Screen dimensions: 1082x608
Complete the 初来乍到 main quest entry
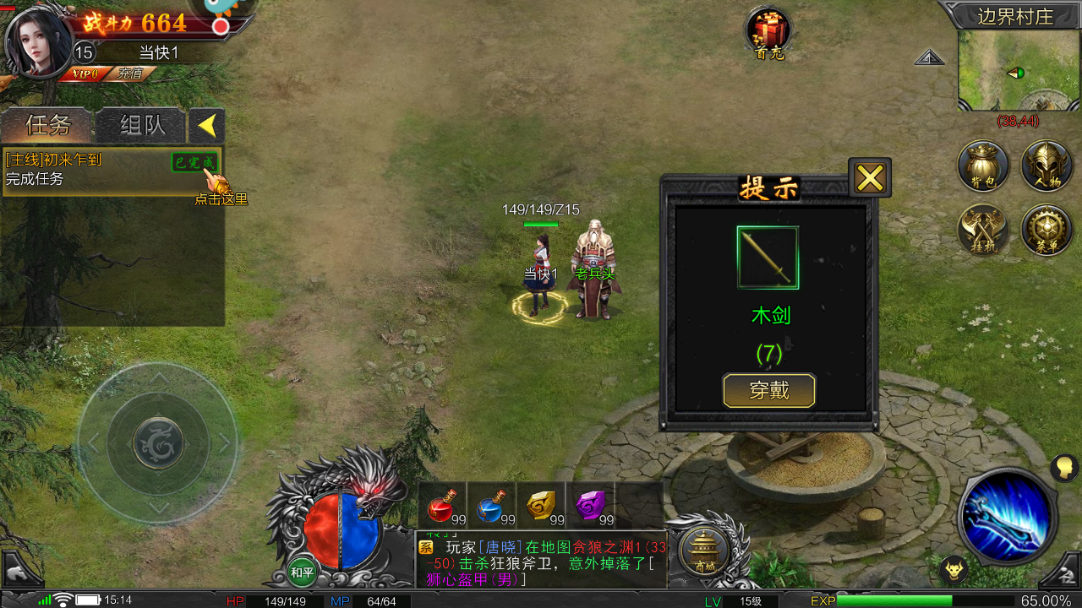tap(110, 170)
